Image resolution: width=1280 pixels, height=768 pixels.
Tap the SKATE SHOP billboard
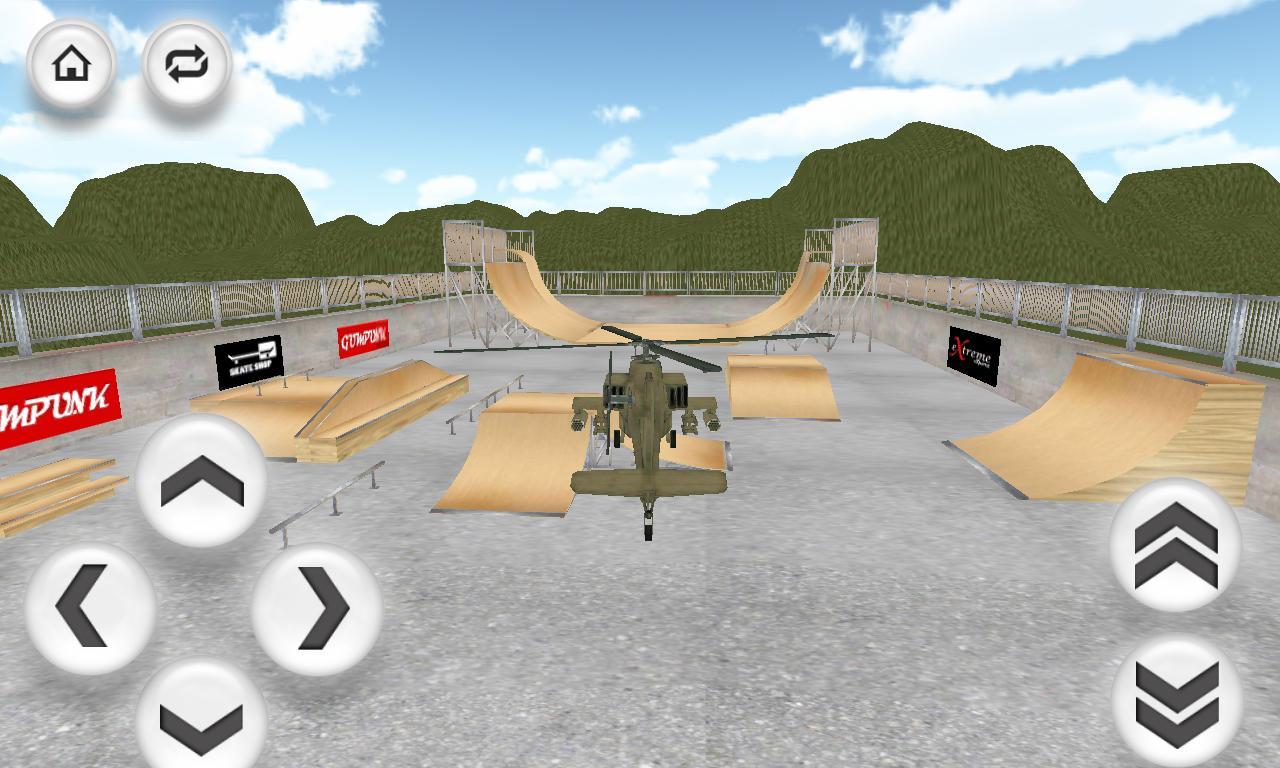tap(250, 362)
